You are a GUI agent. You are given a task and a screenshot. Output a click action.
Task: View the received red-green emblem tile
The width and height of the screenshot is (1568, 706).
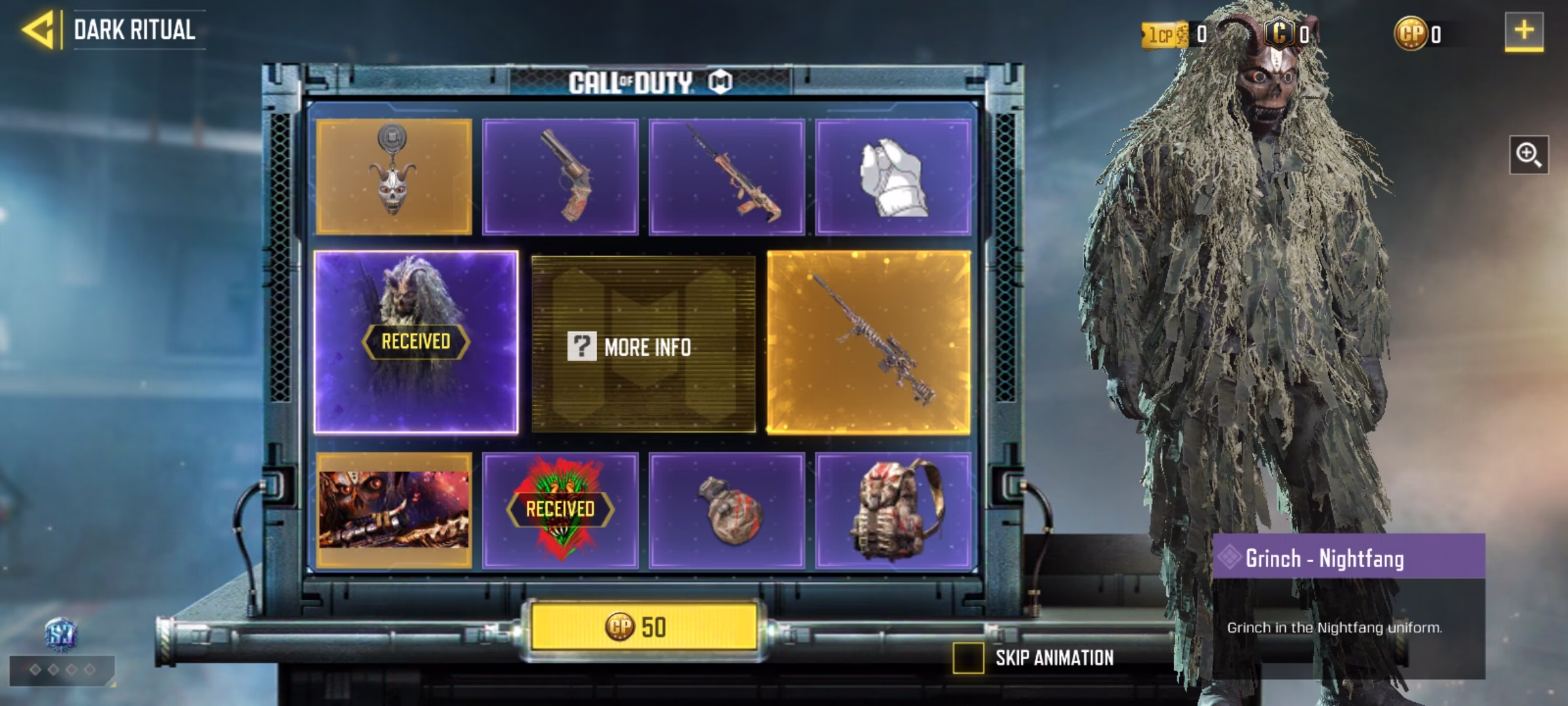(560, 510)
